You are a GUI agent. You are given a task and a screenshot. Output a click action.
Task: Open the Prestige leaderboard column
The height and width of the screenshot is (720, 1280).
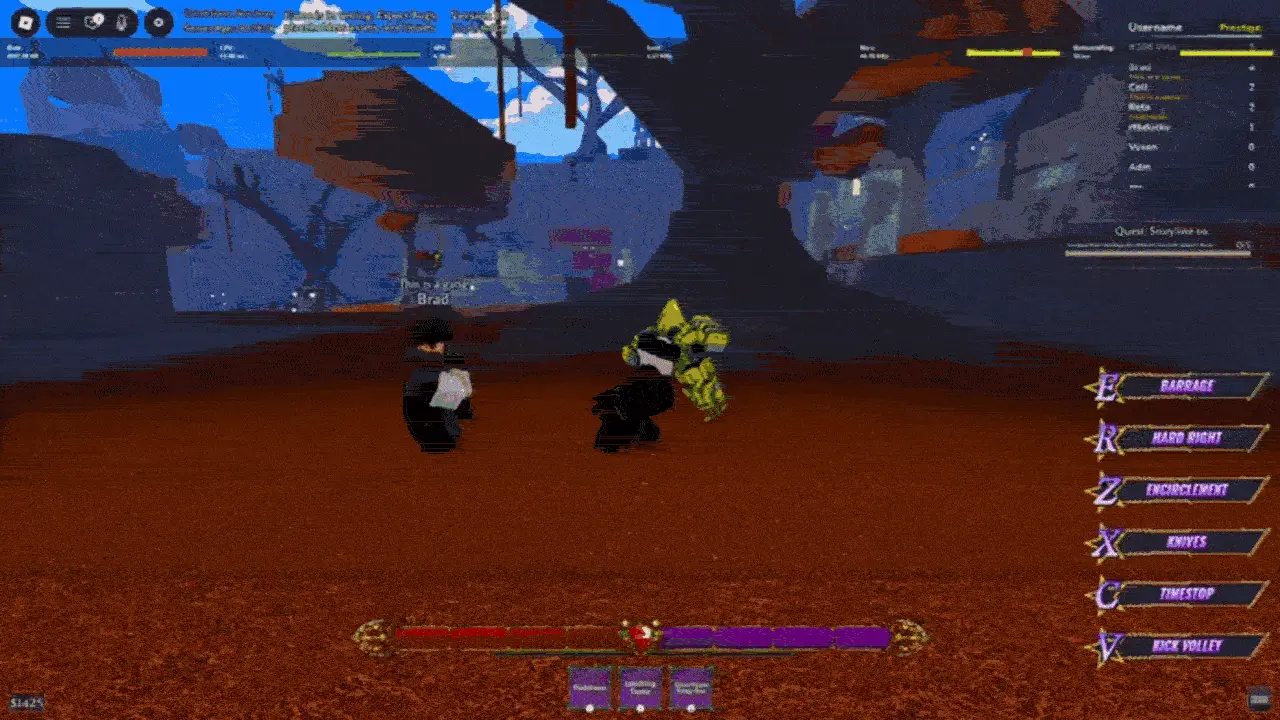pyautogui.click(x=1241, y=26)
